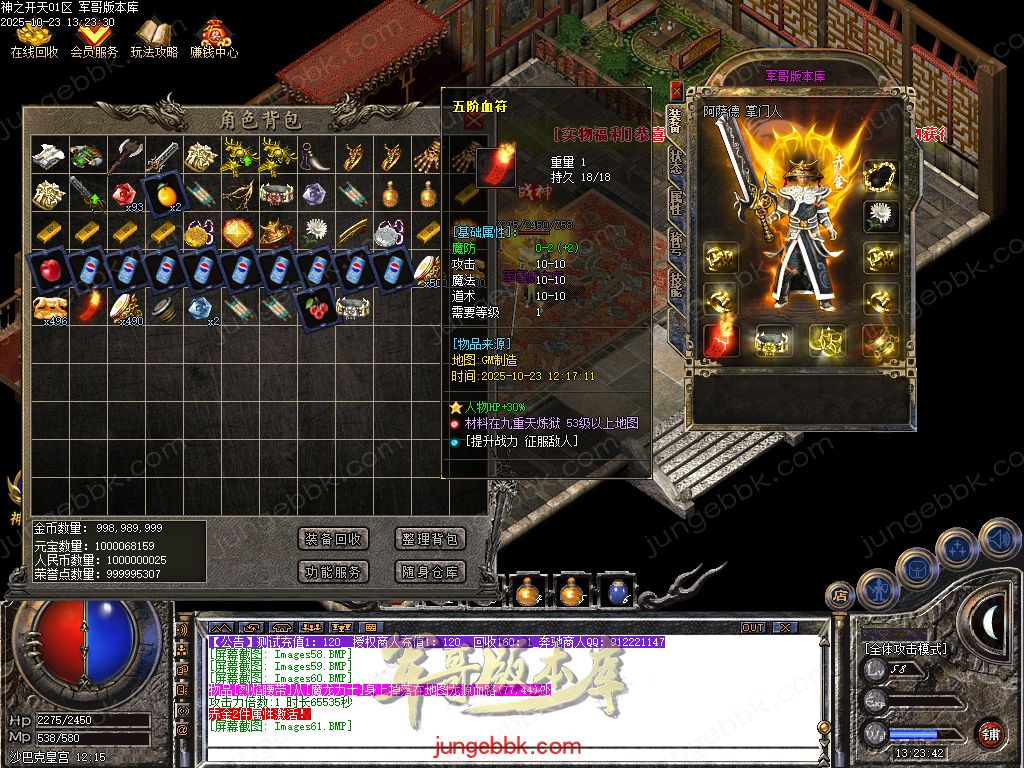Sort the bag with 整理背包
This screenshot has width=1024, height=768.
[430, 539]
